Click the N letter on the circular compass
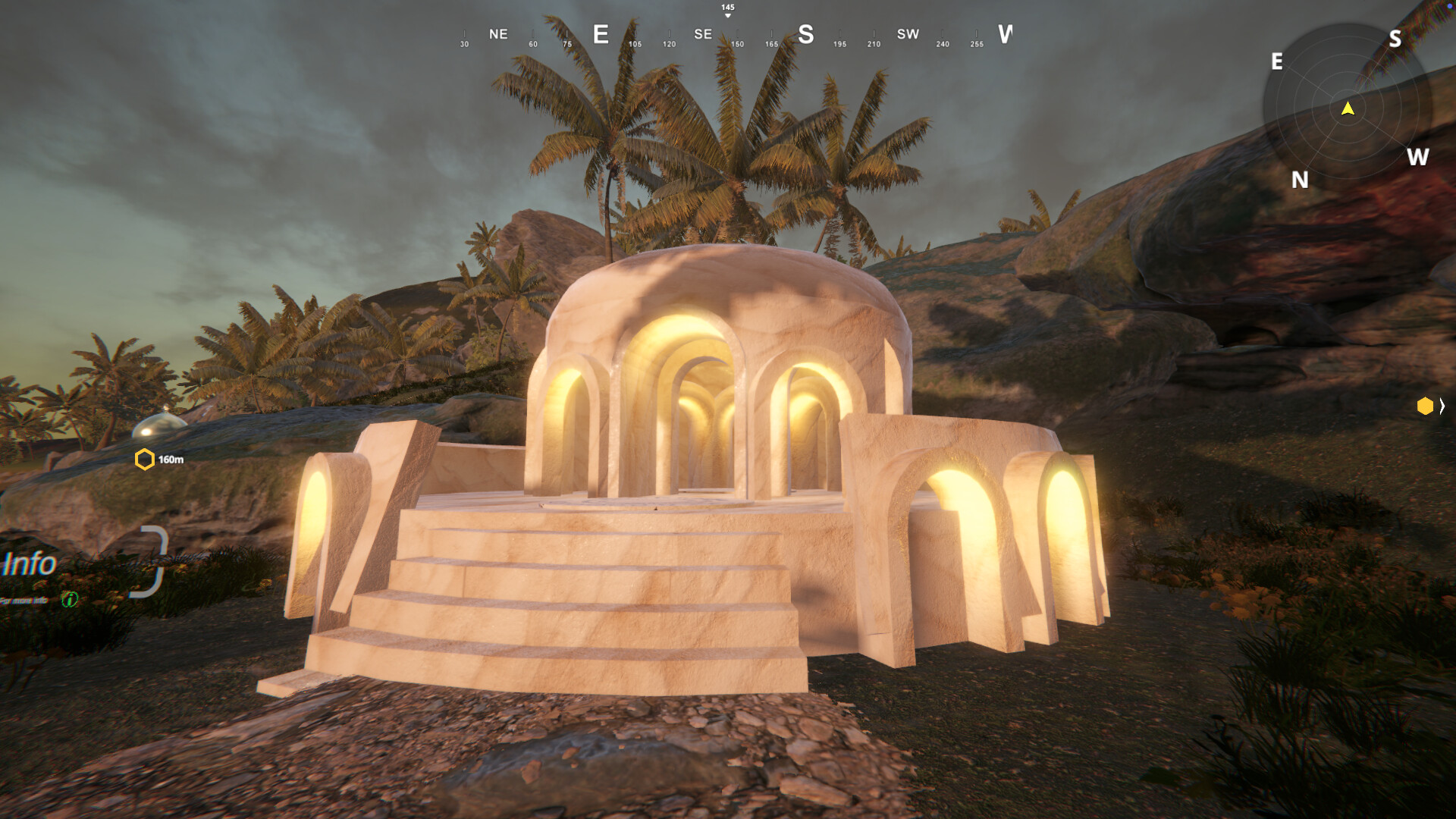This screenshot has width=1456, height=819. point(1300,181)
